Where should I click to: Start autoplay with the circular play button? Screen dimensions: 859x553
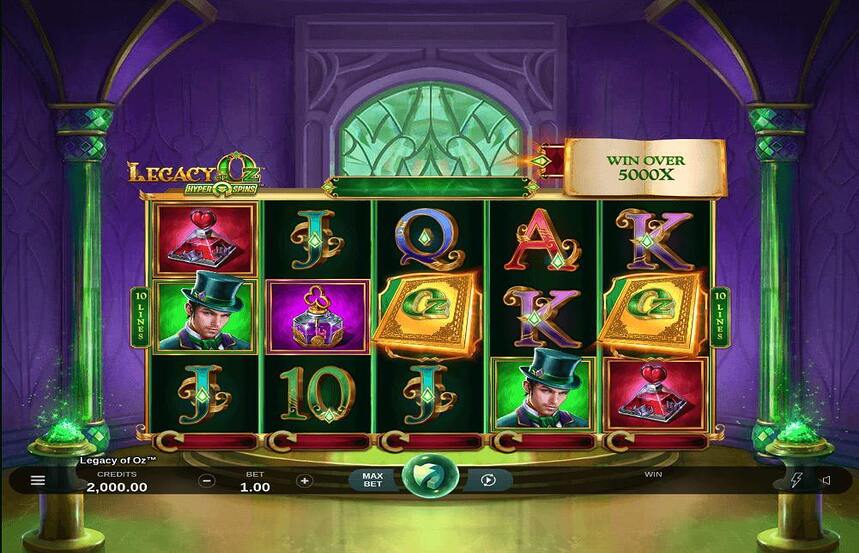click(488, 480)
